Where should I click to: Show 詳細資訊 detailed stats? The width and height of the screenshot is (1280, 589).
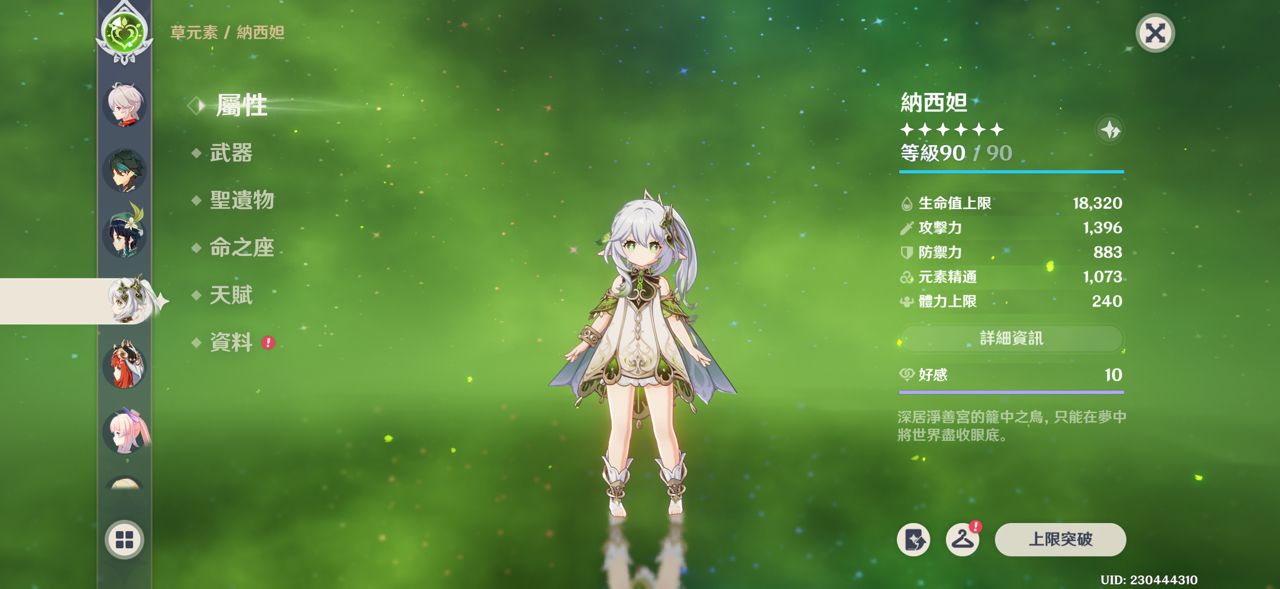[1011, 338]
